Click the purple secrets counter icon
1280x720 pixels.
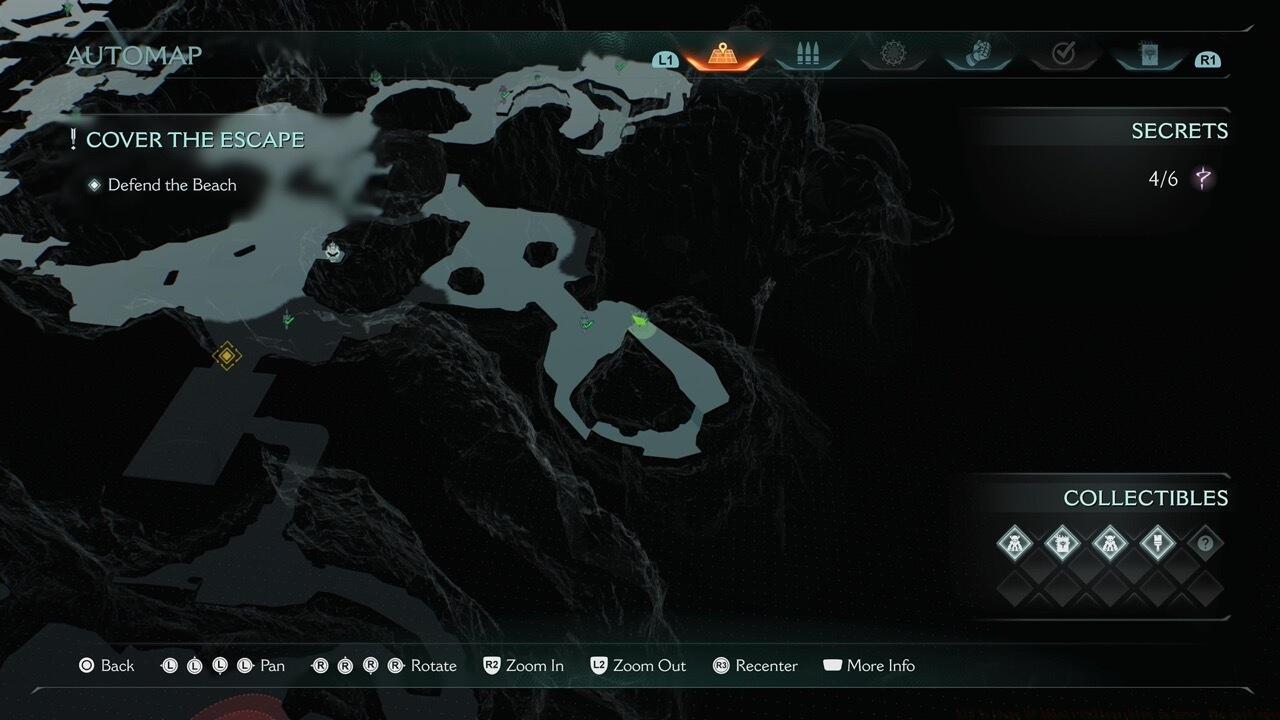pos(1203,180)
